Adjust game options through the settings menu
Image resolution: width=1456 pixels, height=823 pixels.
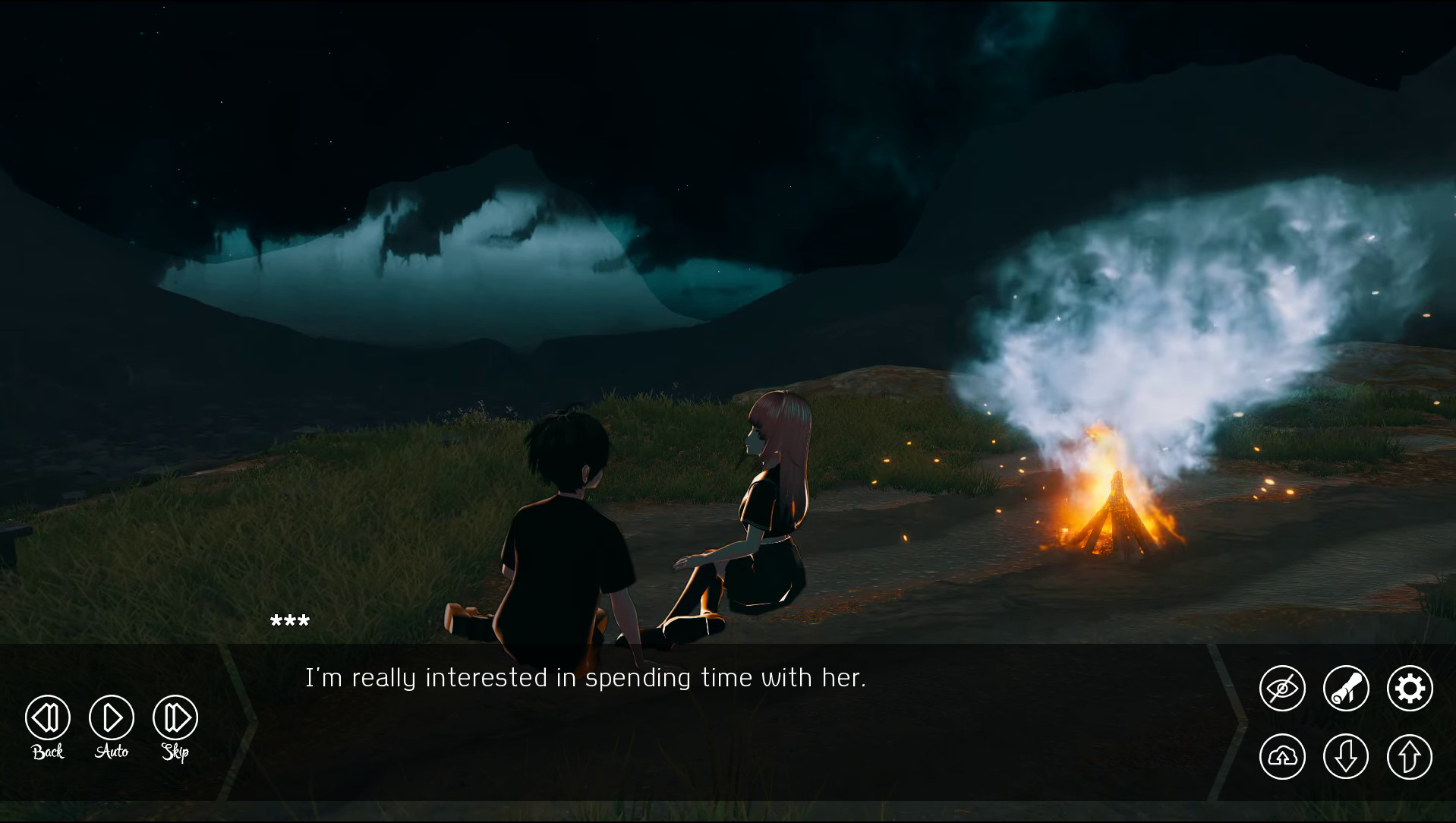point(1409,688)
